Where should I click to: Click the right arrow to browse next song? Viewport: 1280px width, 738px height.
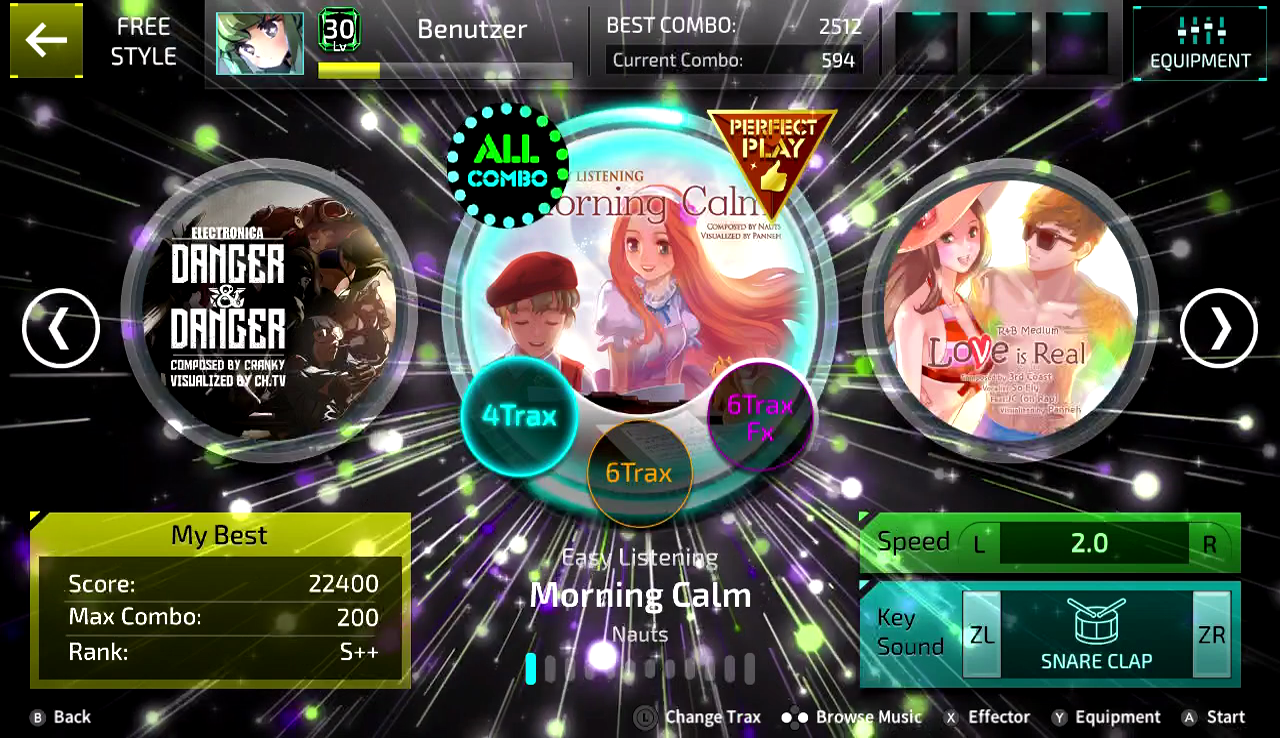1219,327
